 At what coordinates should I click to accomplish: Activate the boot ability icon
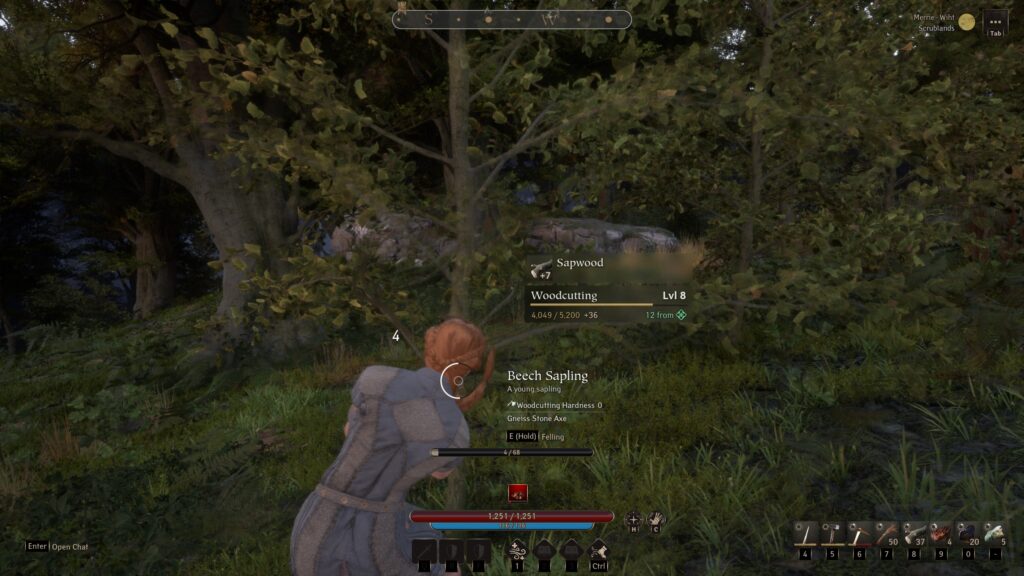click(599, 549)
